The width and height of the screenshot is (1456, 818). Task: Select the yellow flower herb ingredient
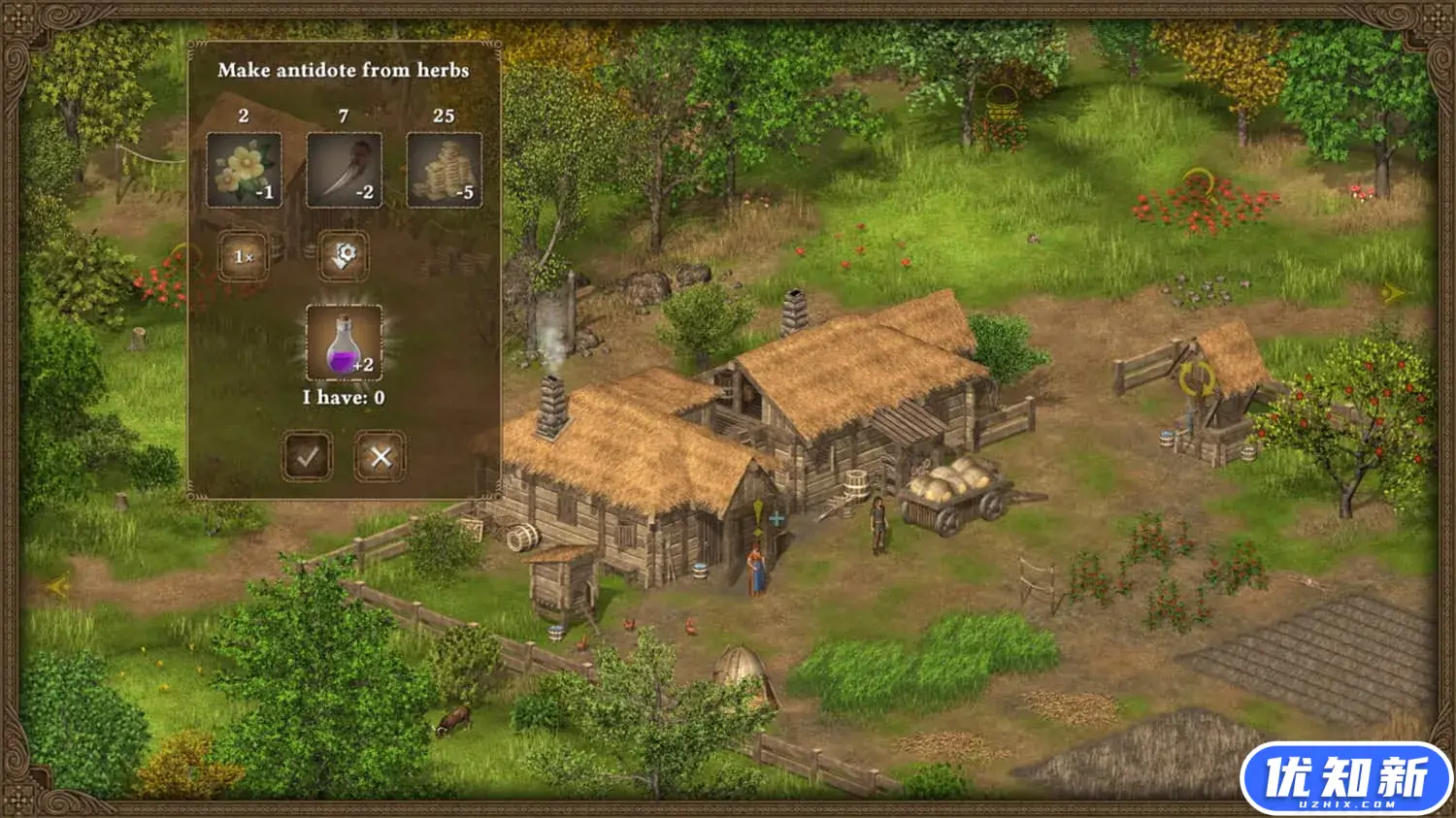245,170
